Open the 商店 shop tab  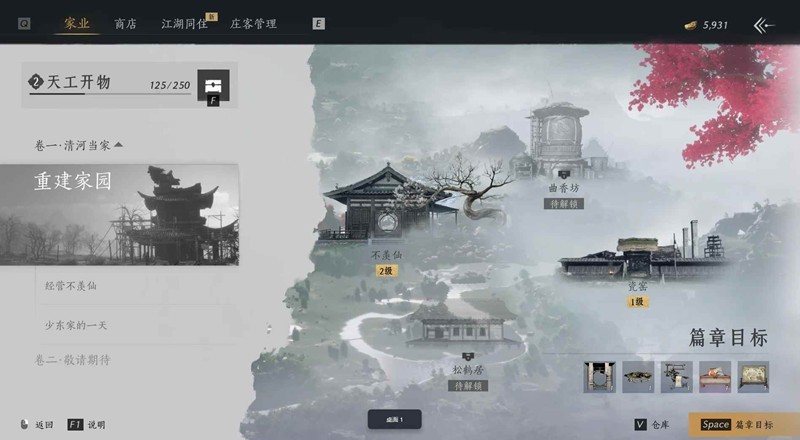click(x=126, y=23)
